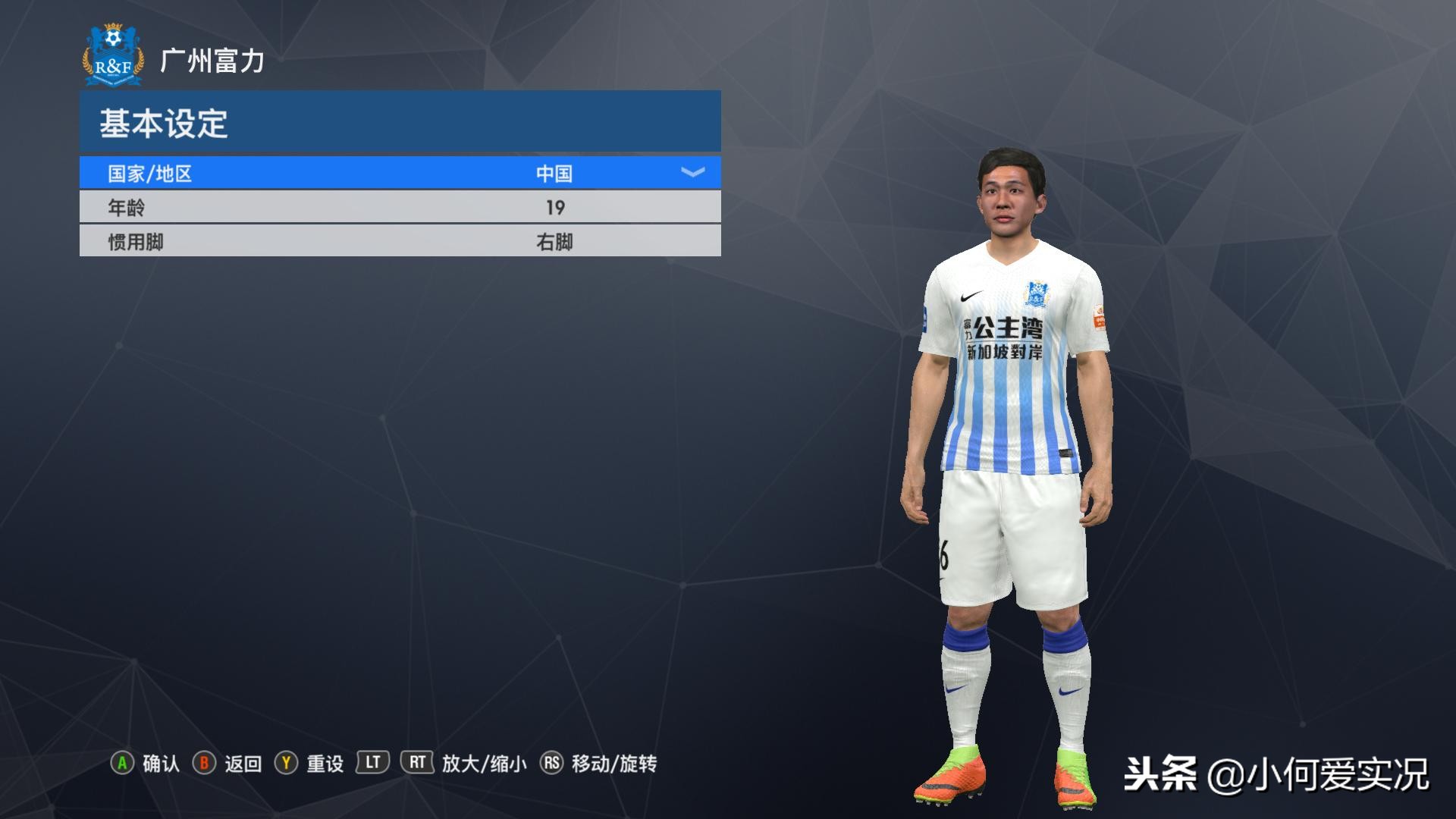The height and width of the screenshot is (819, 1456).
Task: Open the 中国 country dropdown arrow
Action: point(692,173)
